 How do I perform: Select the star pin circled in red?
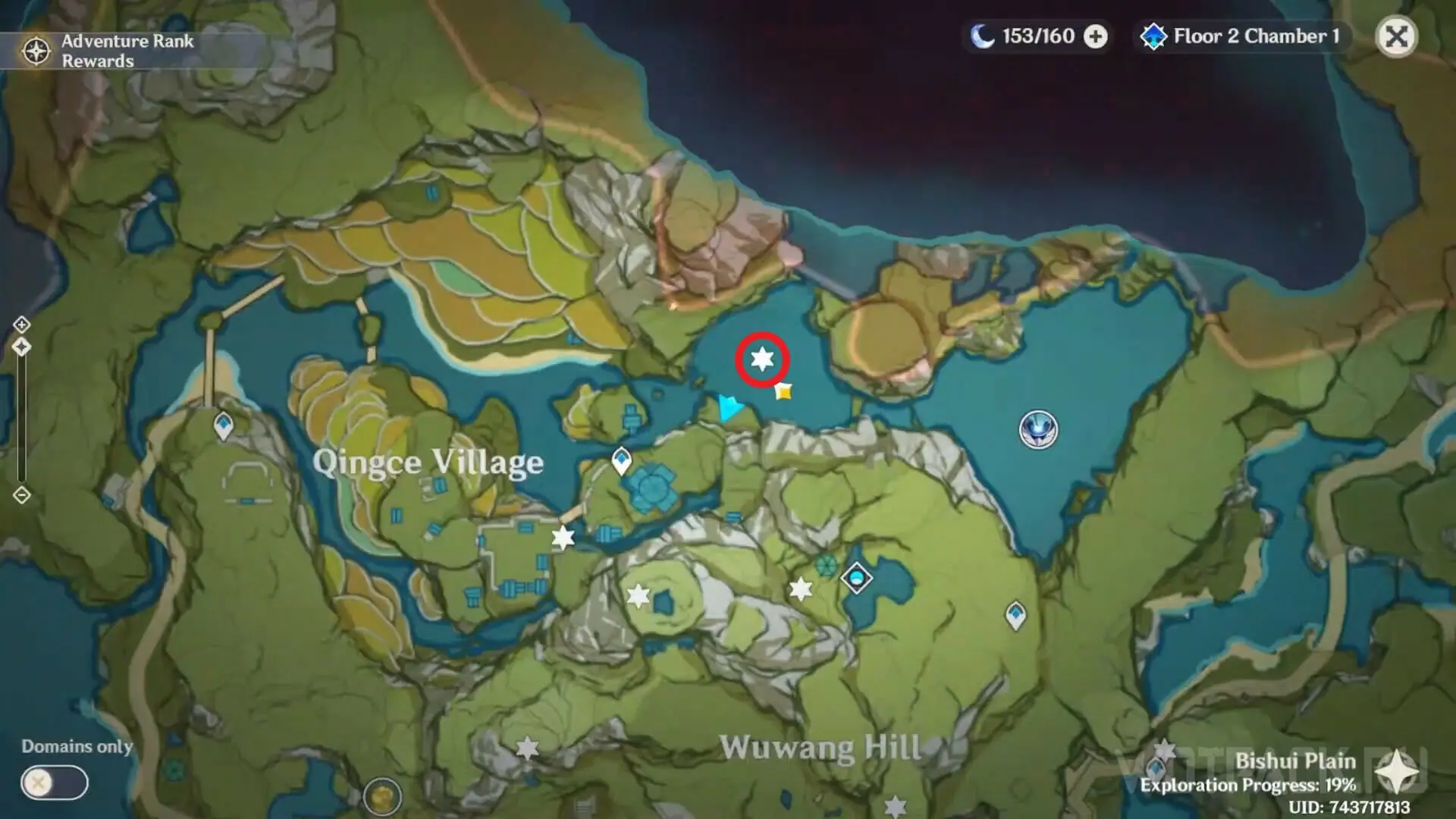762,359
